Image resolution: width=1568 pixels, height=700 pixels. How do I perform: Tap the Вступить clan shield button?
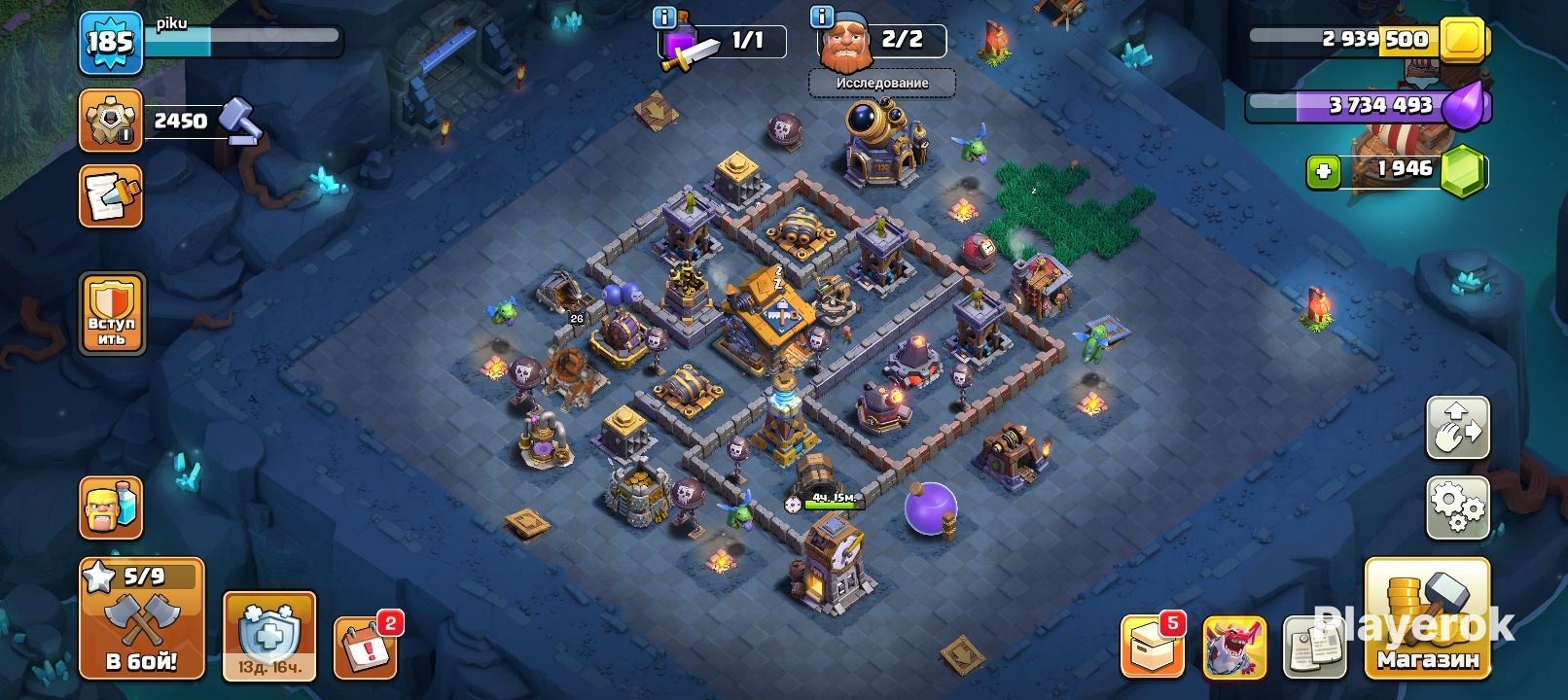point(112,313)
